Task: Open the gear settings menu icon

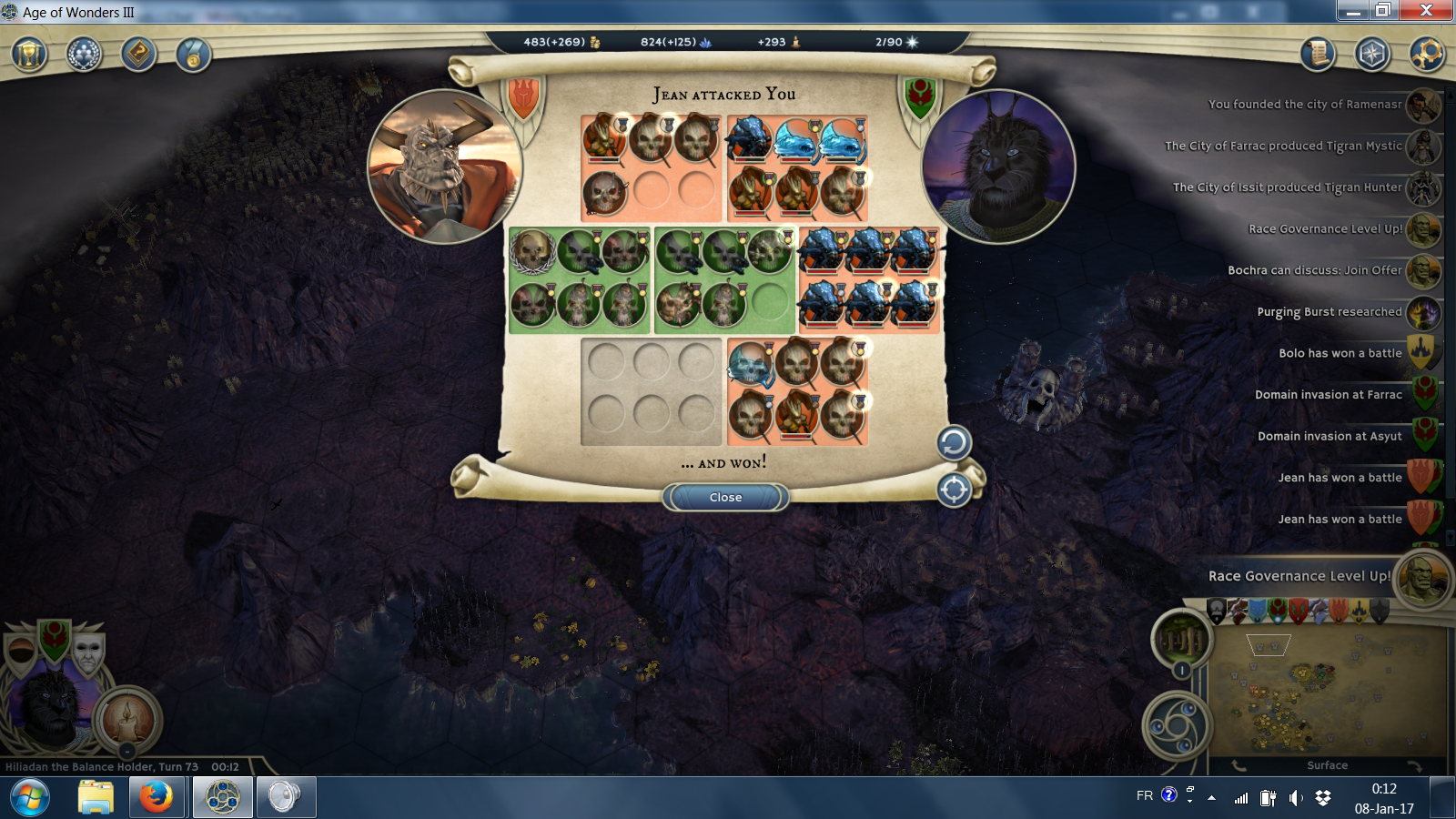Action: (1427, 55)
